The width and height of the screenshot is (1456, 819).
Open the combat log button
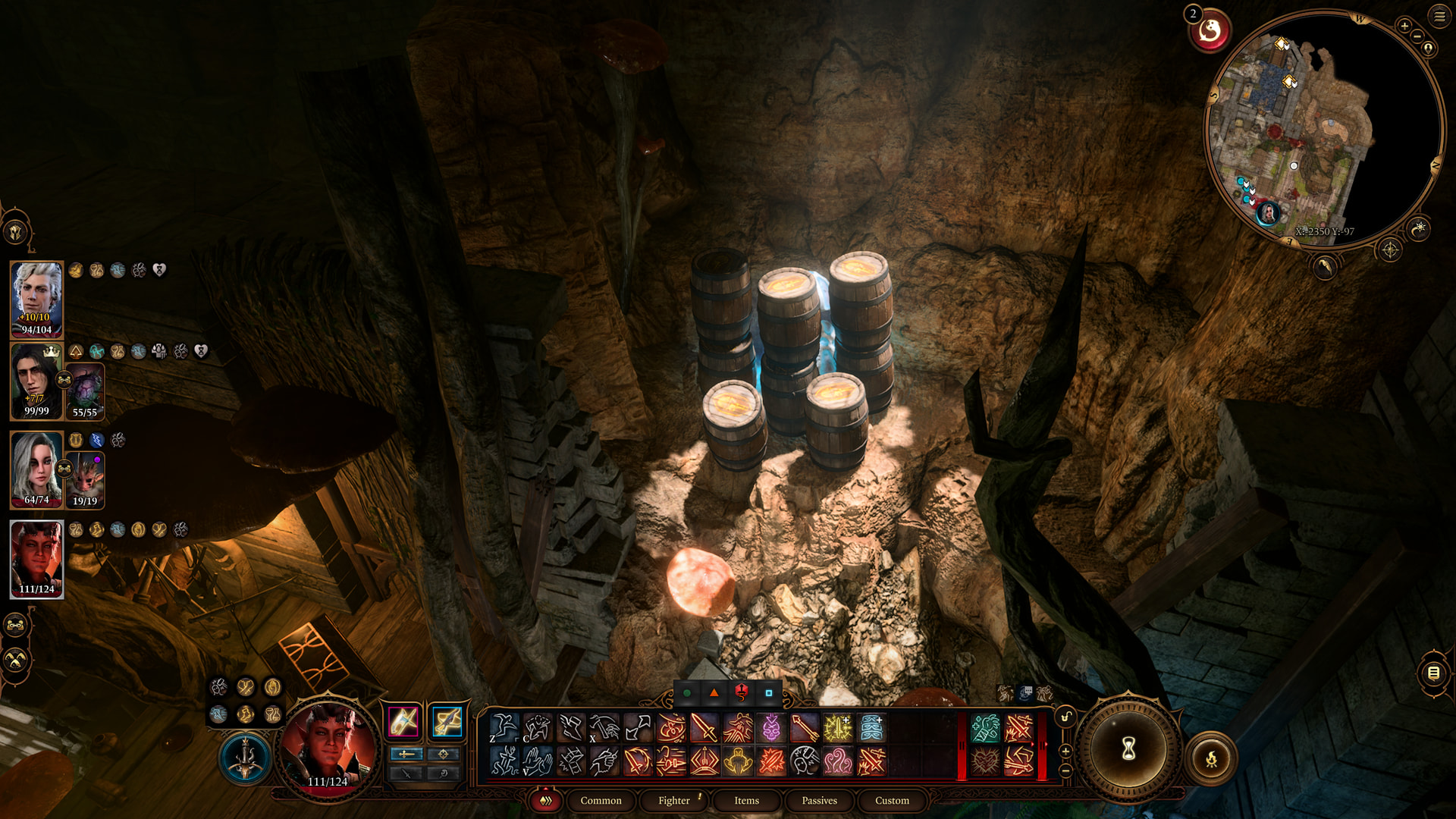tap(1432, 673)
